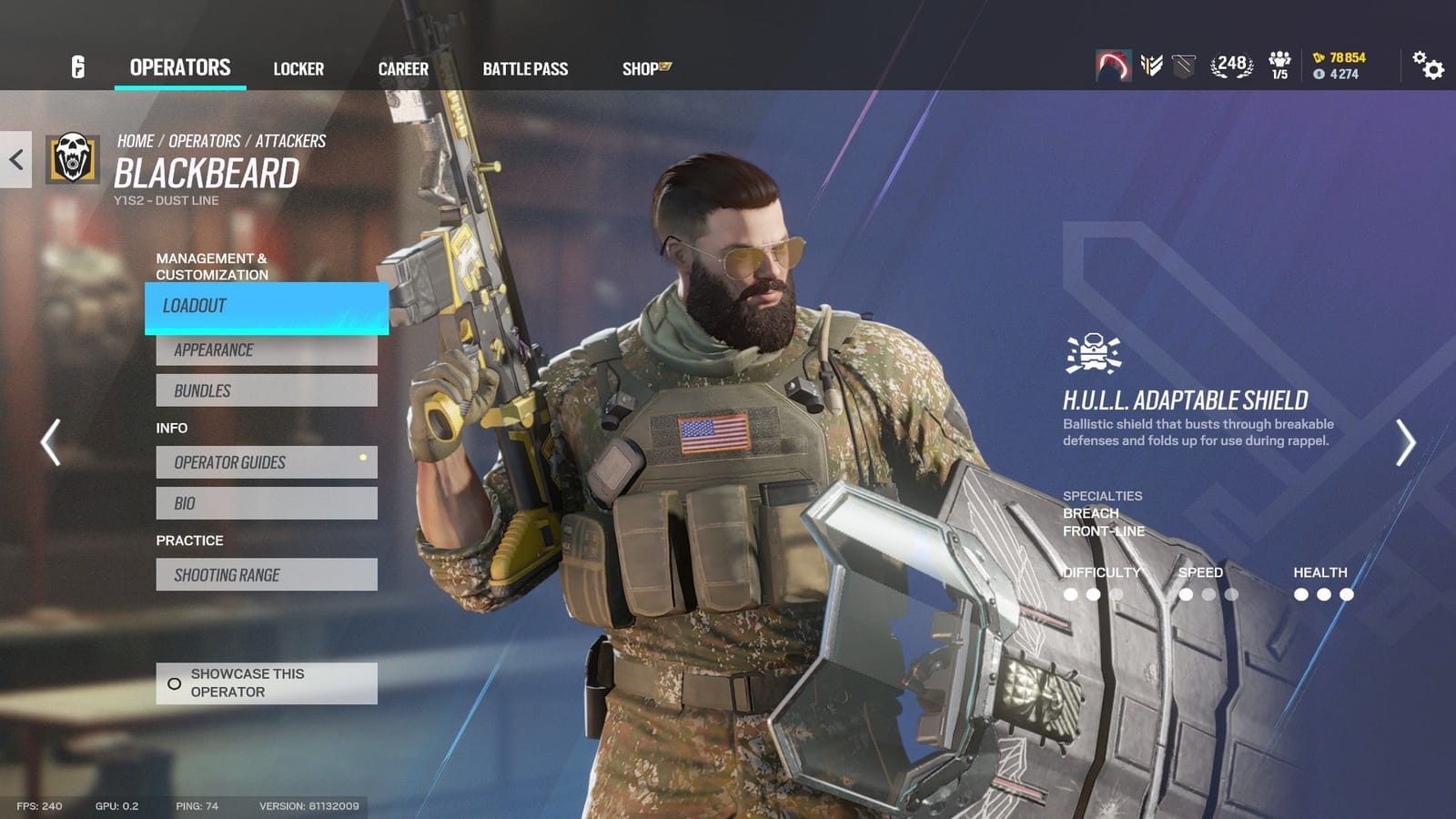The width and height of the screenshot is (1456, 819).
Task: Switch to the Locker tab
Action: coord(298,68)
